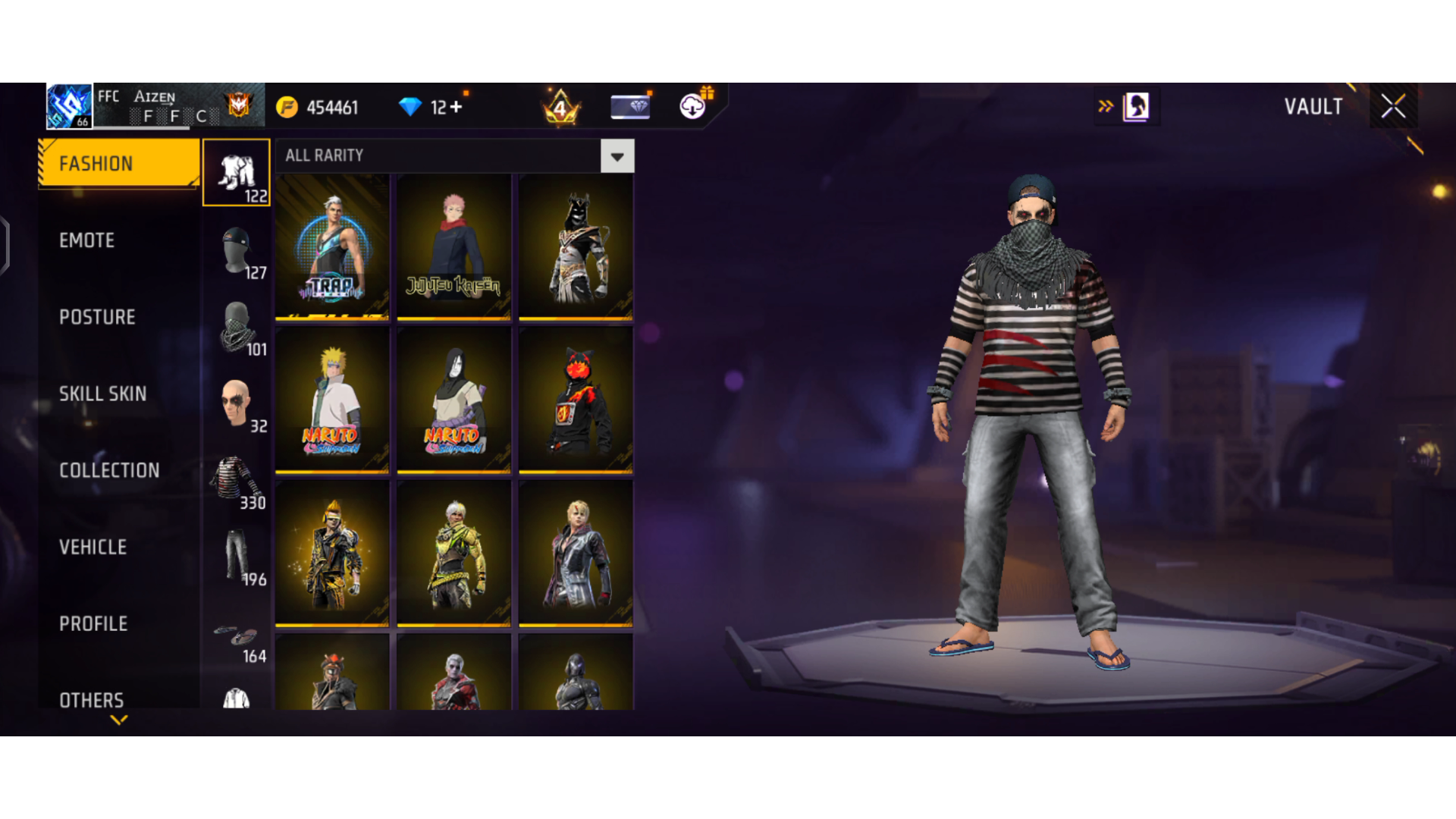Image resolution: width=1456 pixels, height=819 pixels.
Task: Toggle the character preview panel with double arrows
Action: pos(1107,106)
